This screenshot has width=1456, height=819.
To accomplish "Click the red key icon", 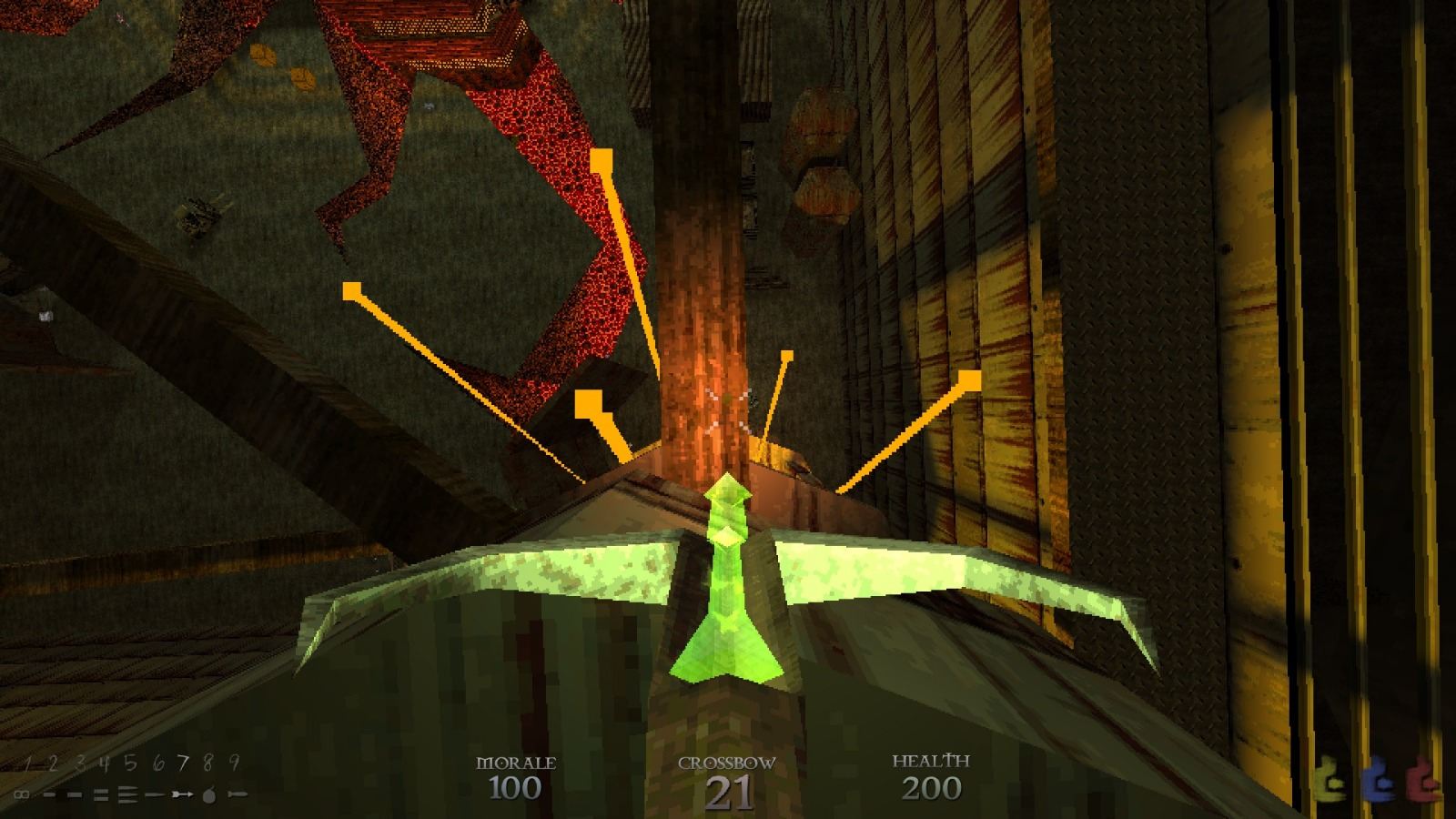I will (x=1421, y=778).
